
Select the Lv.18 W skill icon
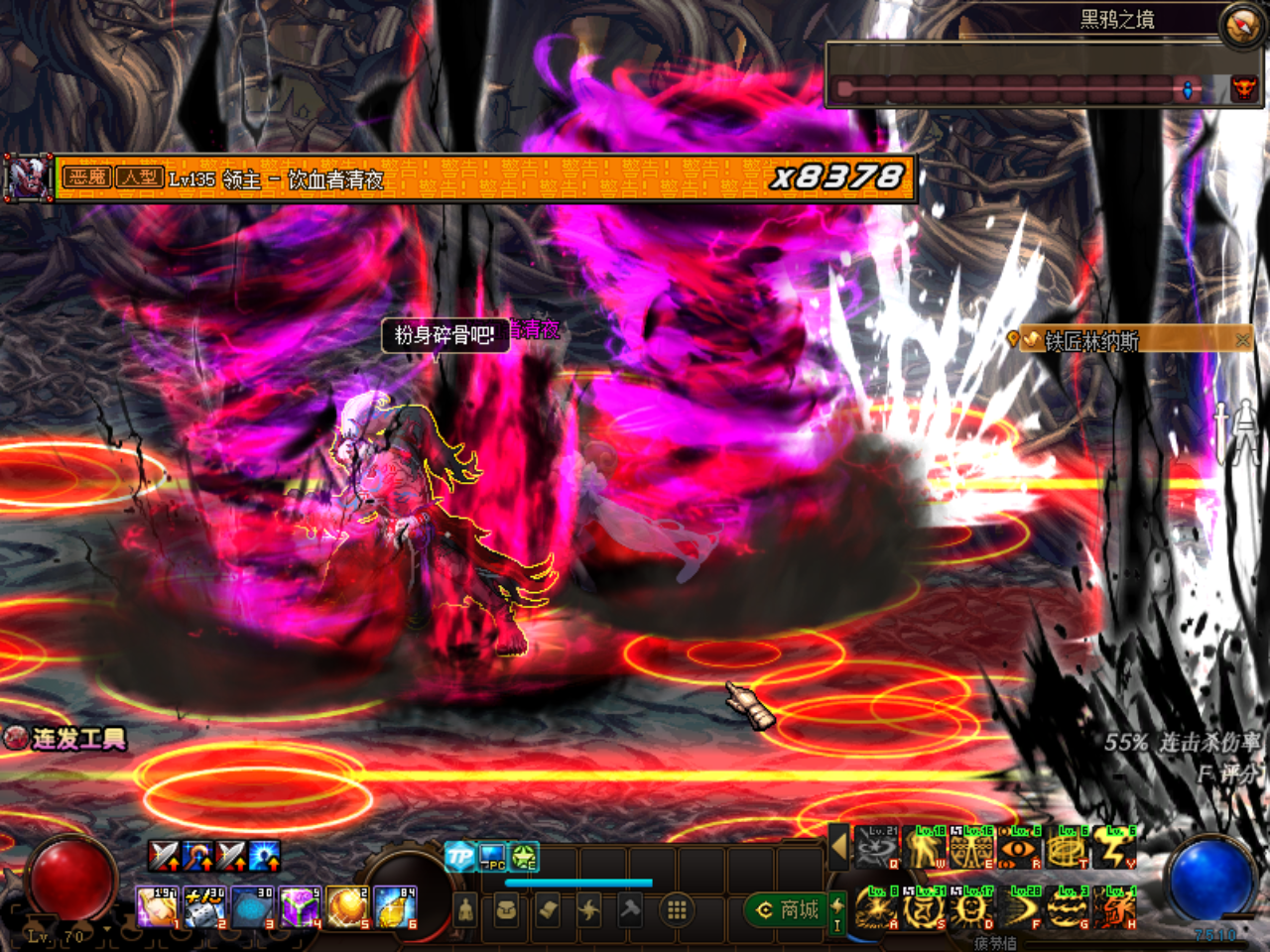pyautogui.click(x=925, y=849)
